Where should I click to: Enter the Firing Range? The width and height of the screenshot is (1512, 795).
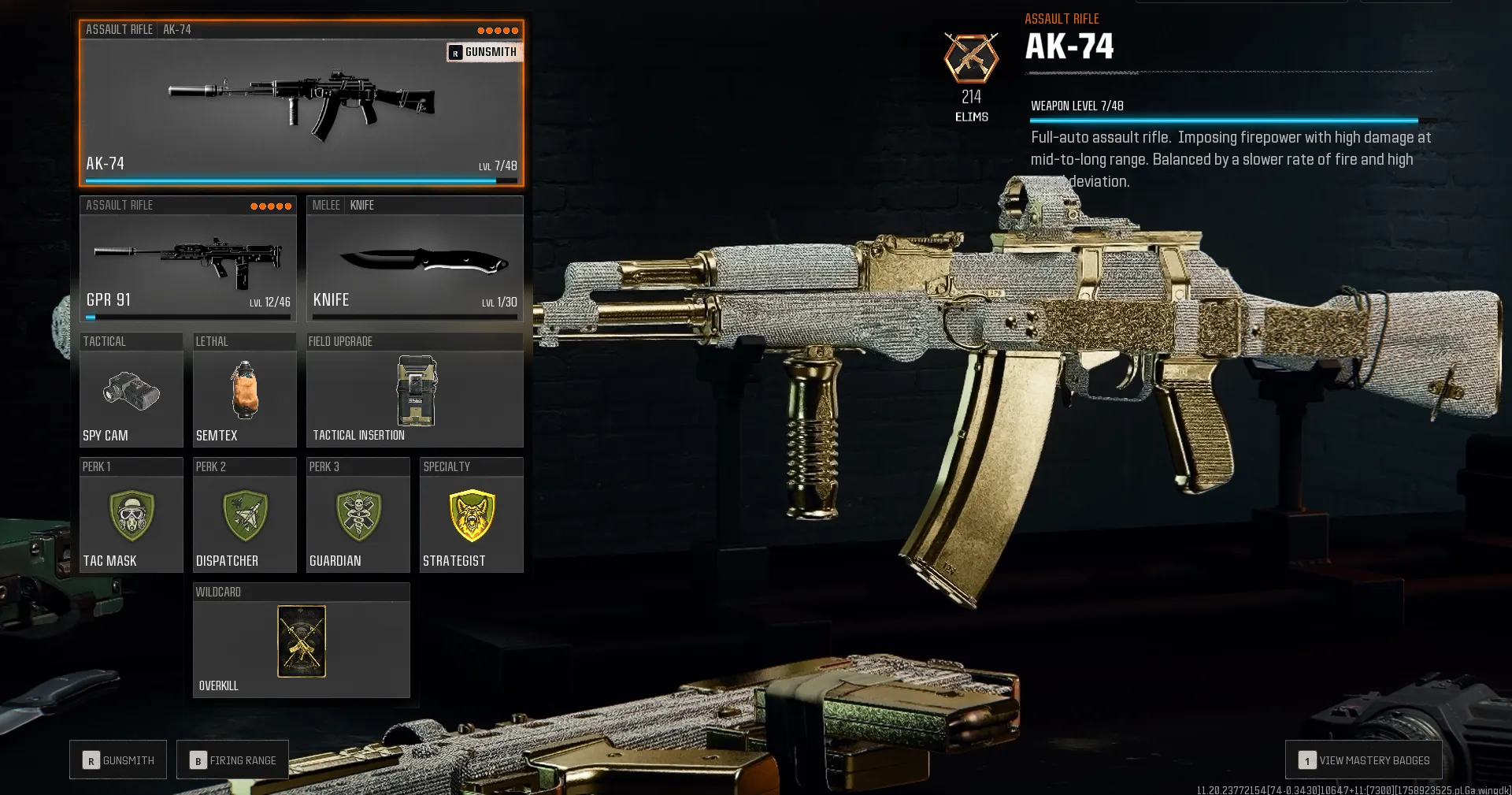pos(232,760)
